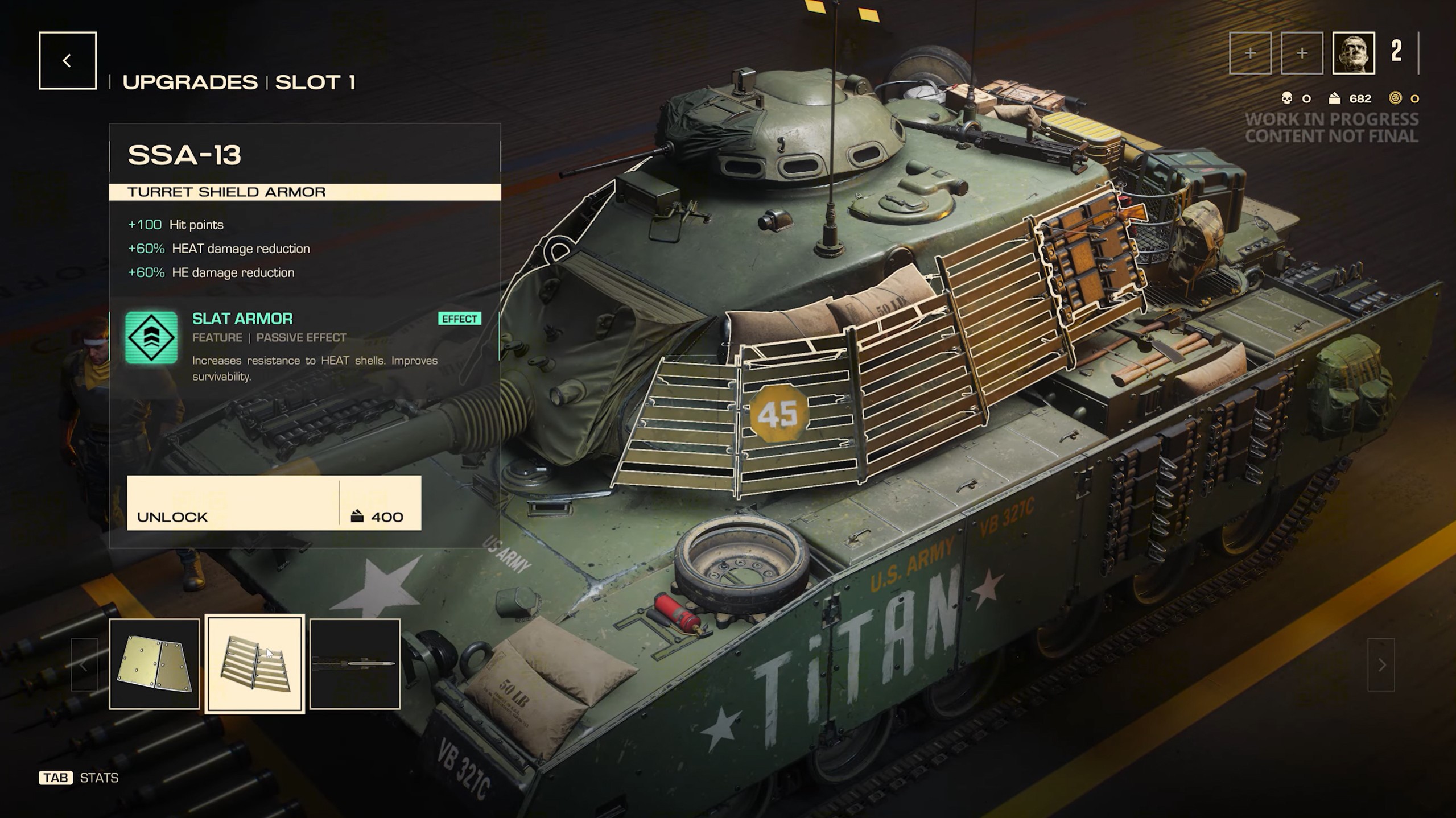Choose the slat armor upgrade thumbnail
The image size is (1456, 818).
click(255, 664)
